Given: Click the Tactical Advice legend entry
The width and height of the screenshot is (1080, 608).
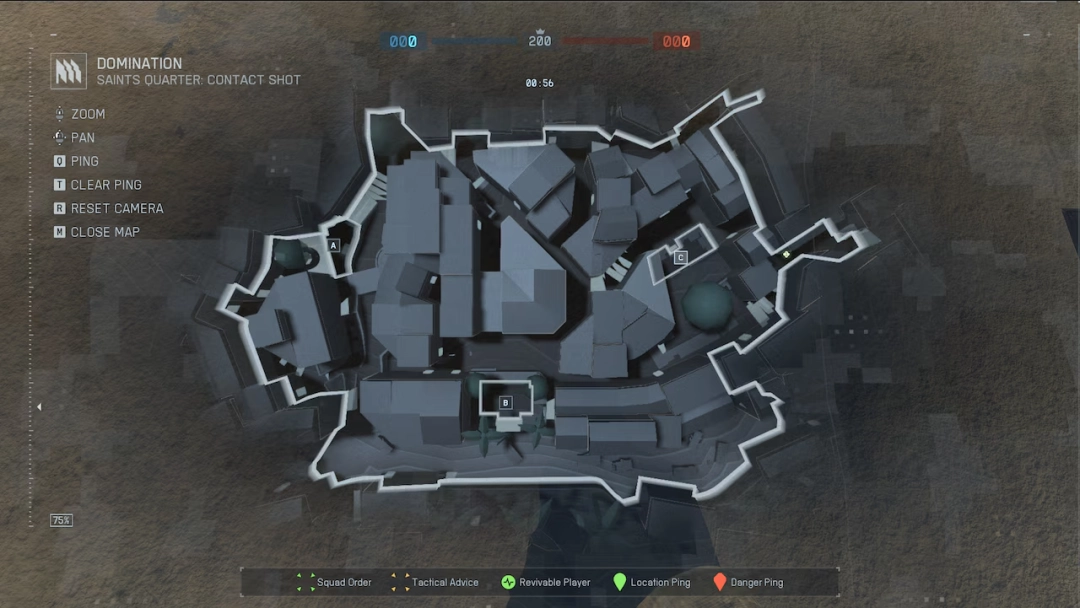Looking at the screenshot, I should [x=435, y=582].
